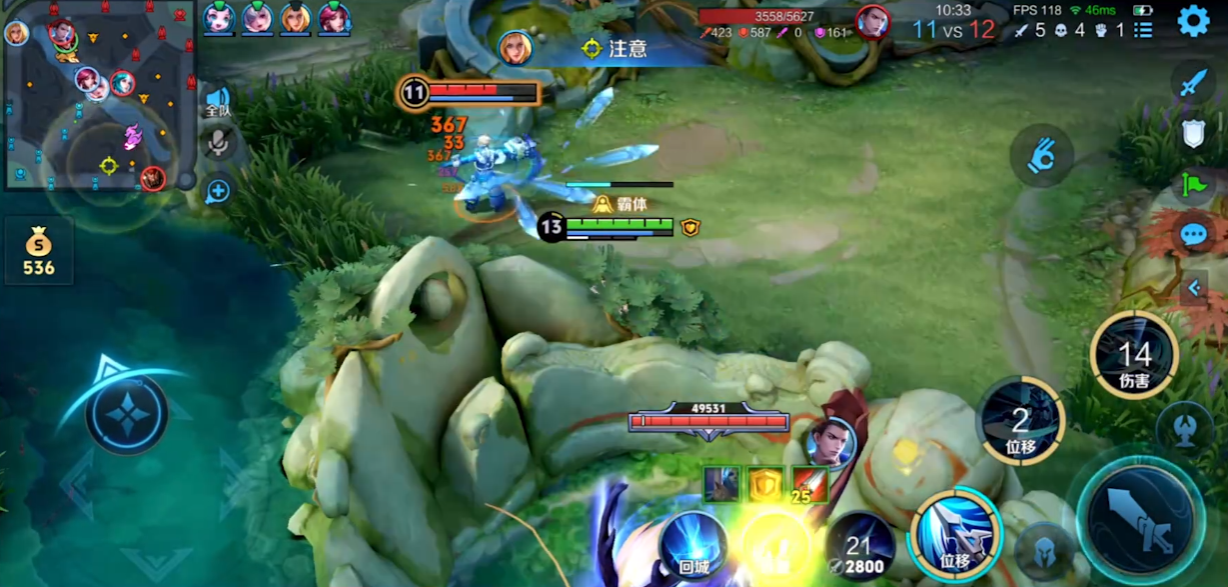Activate 回城 recall to base
This screenshot has height=587, width=1228.
[693, 545]
